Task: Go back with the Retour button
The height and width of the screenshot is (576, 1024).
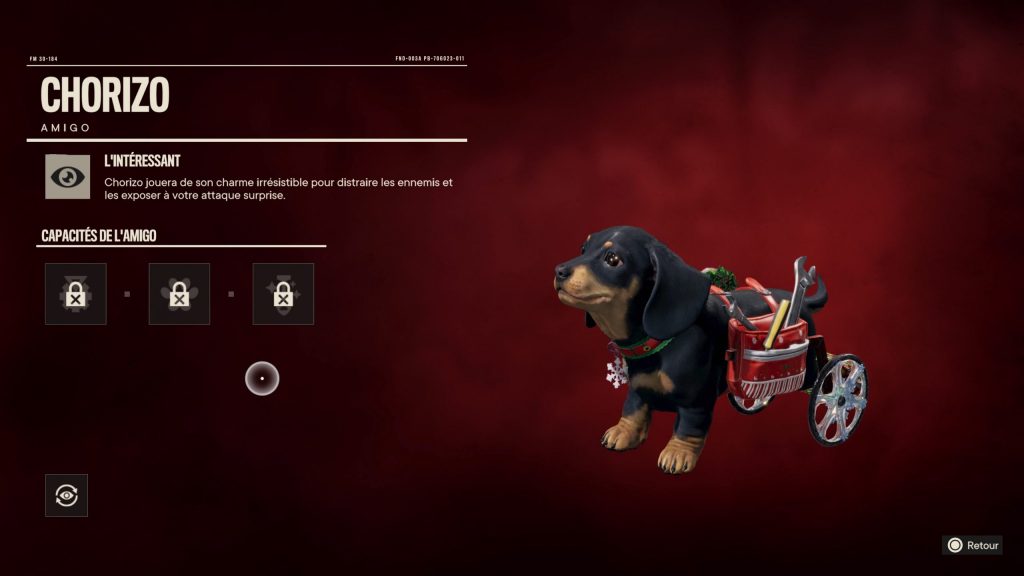Action: click(x=972, y=545)
